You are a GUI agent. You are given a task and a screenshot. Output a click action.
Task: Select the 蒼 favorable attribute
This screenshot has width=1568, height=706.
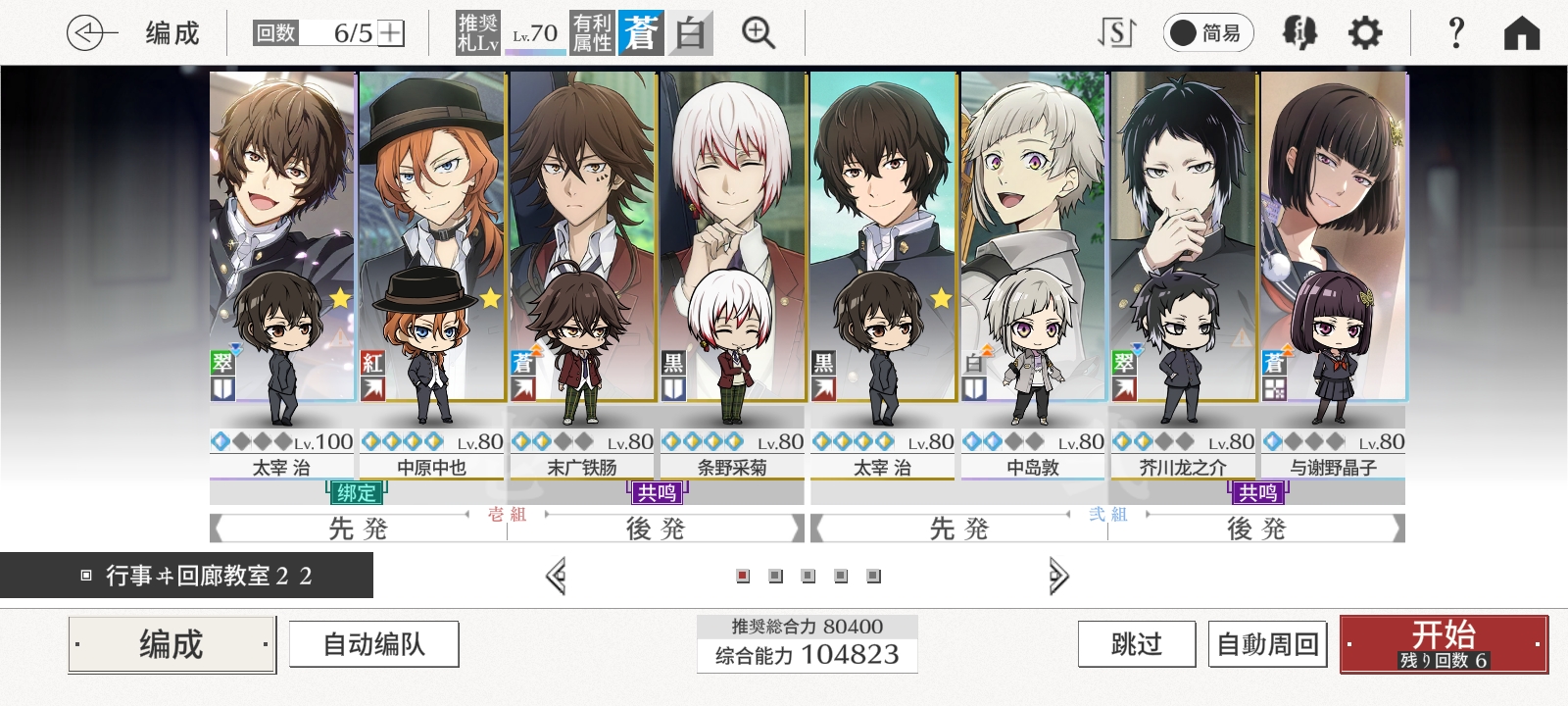coord(642,32)
